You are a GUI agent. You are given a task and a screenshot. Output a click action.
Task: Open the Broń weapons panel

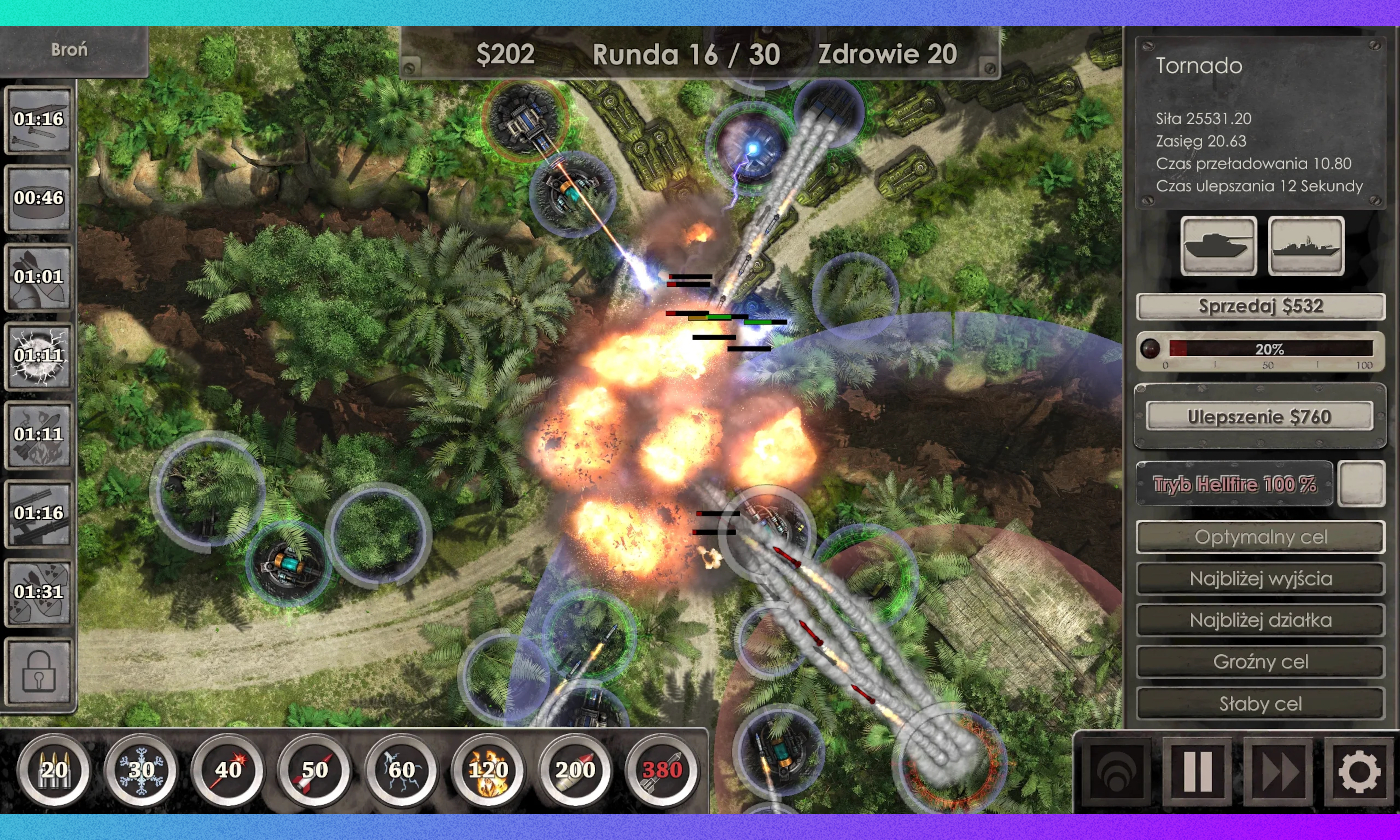(70, 50)
